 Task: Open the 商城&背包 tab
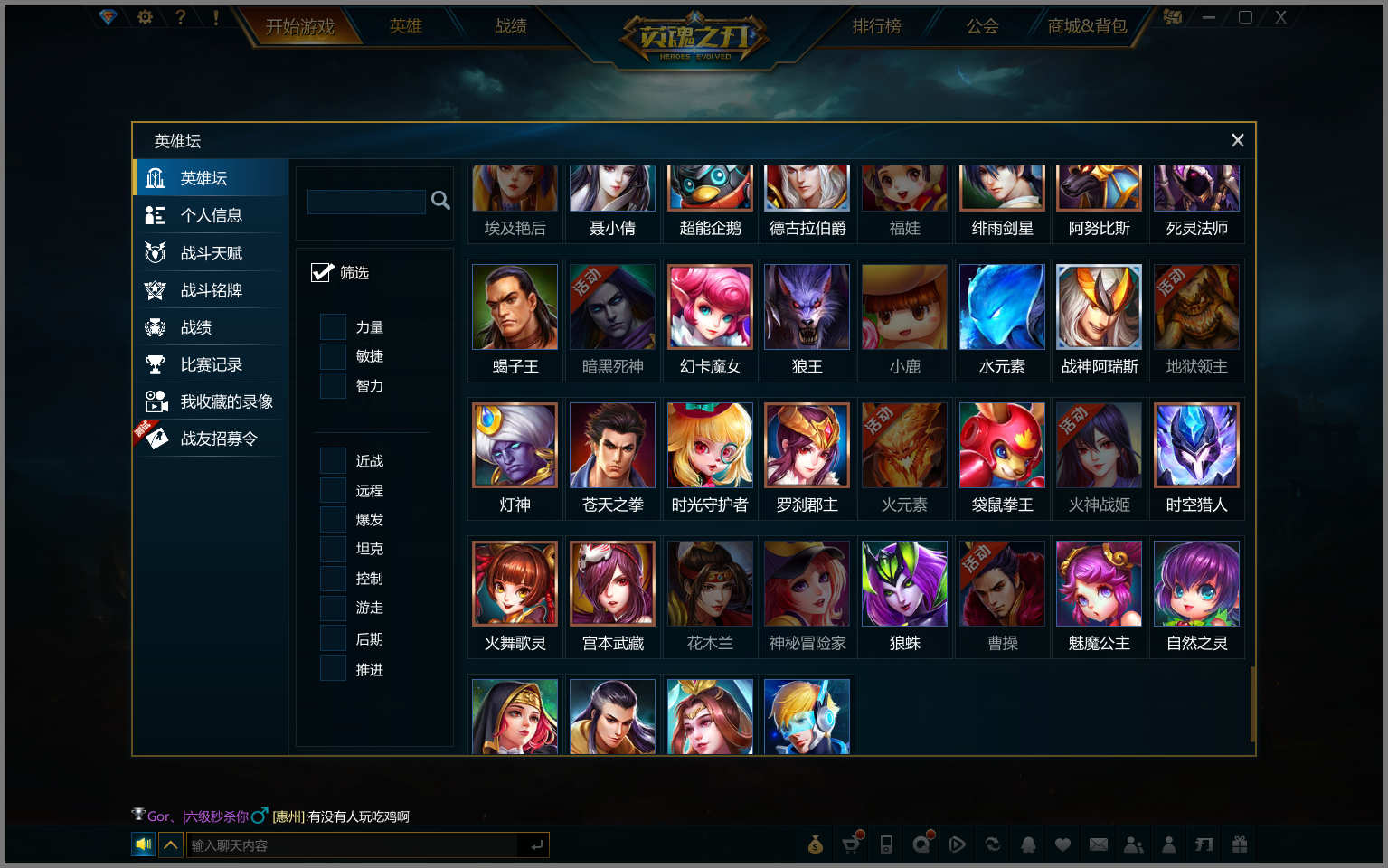click(1087, 26)
